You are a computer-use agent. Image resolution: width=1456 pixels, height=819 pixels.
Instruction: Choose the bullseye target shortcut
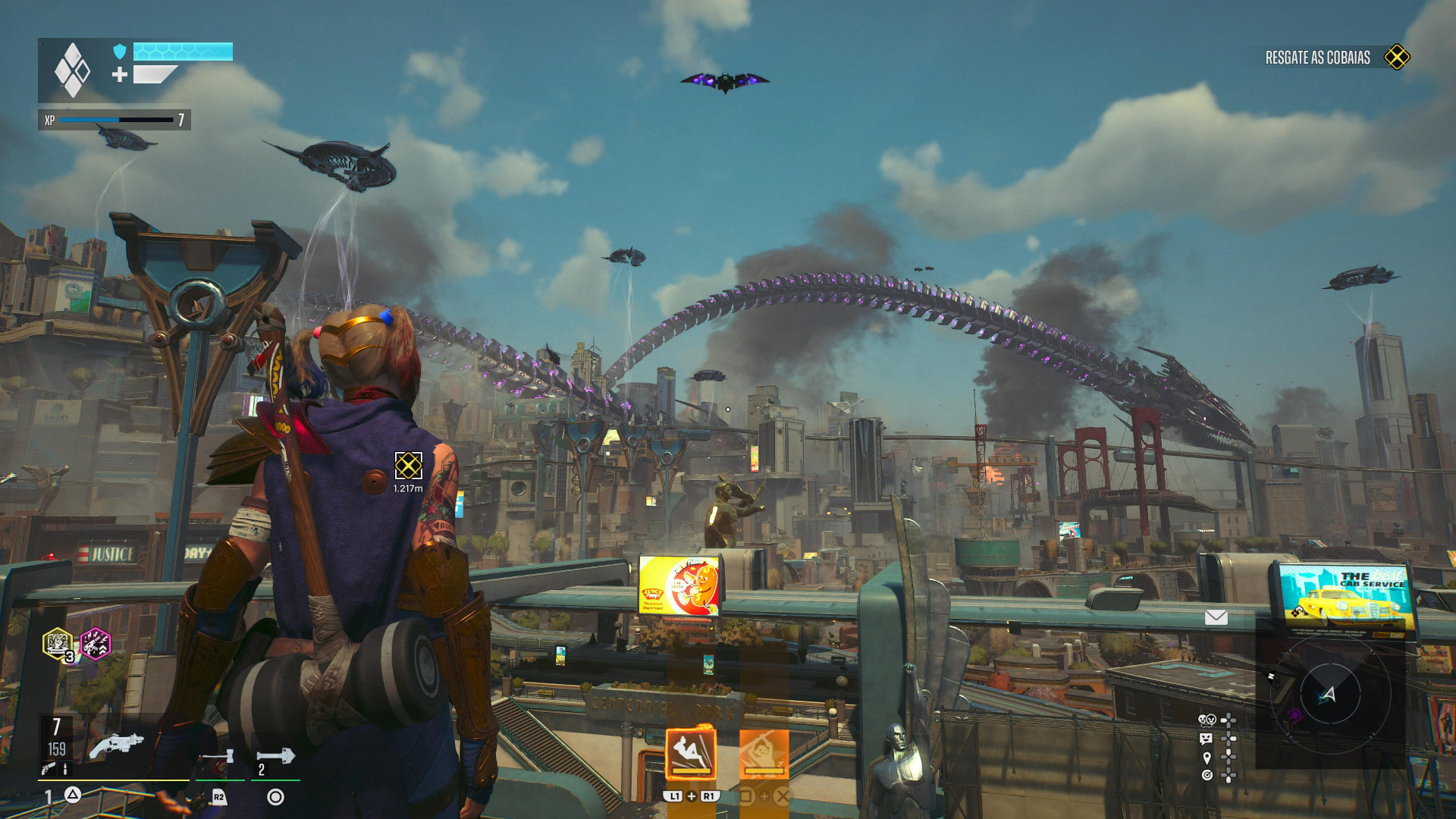click(x=1207, y=775)
